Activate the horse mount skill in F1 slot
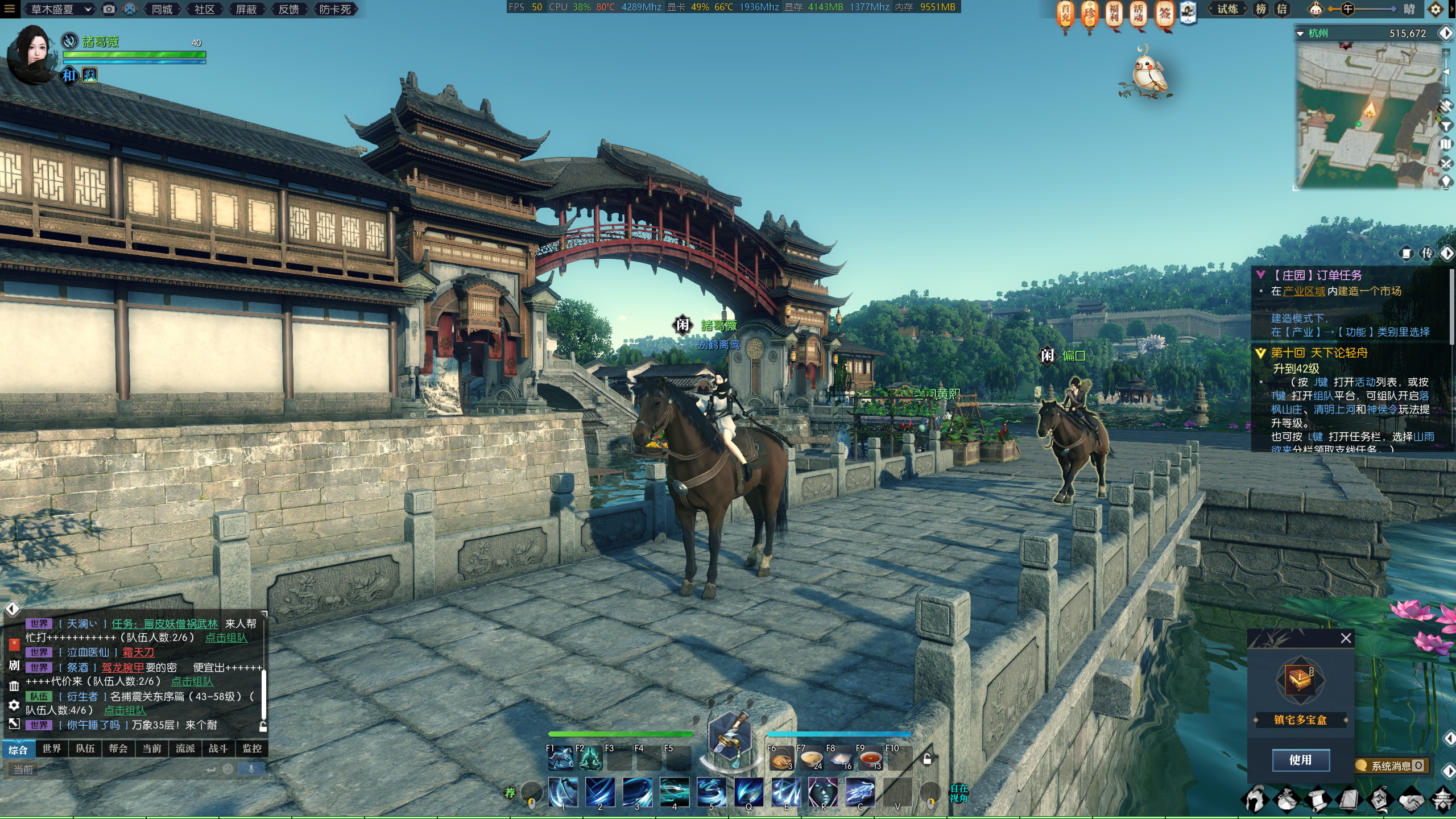The image size is (1456, 819). [x=560, y=759]
